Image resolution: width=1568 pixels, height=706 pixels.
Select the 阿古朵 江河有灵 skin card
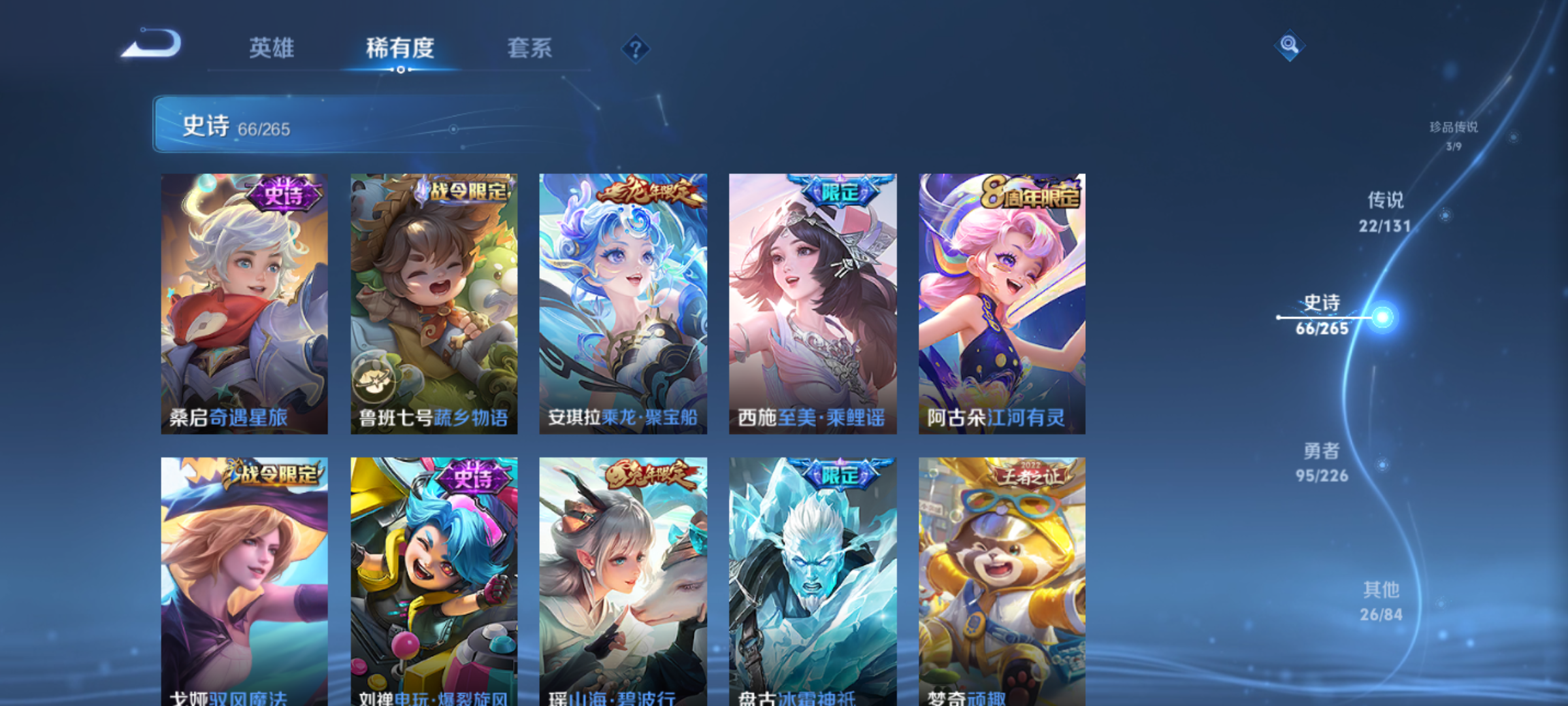tap(1002, 303)
